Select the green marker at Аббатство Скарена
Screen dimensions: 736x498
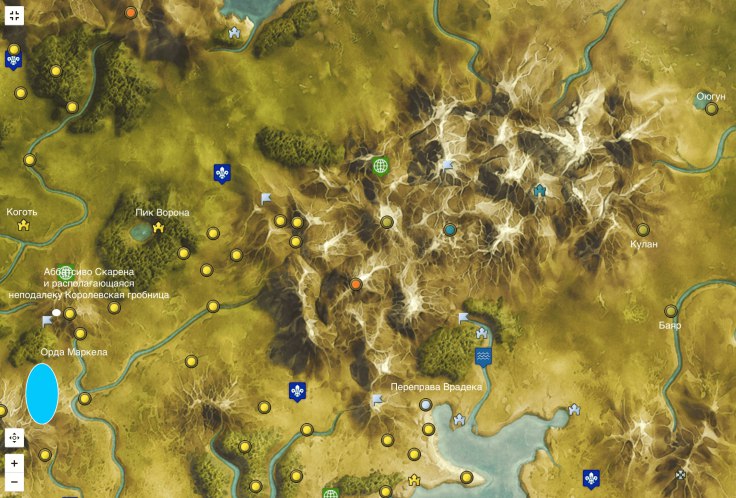pos(67,272)
